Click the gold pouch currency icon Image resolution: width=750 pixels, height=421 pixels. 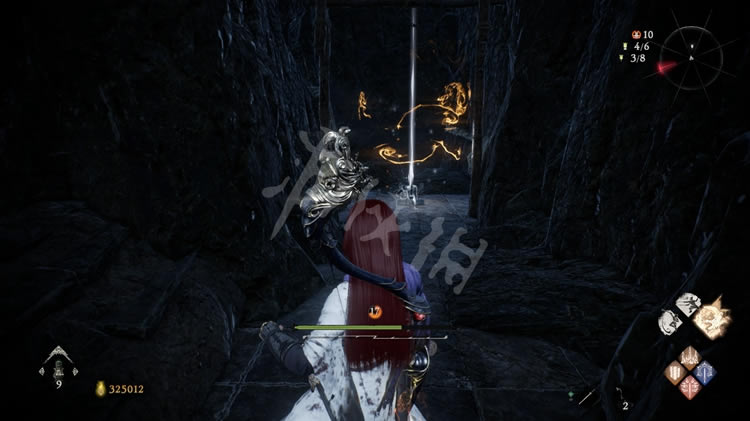point(100,388)
